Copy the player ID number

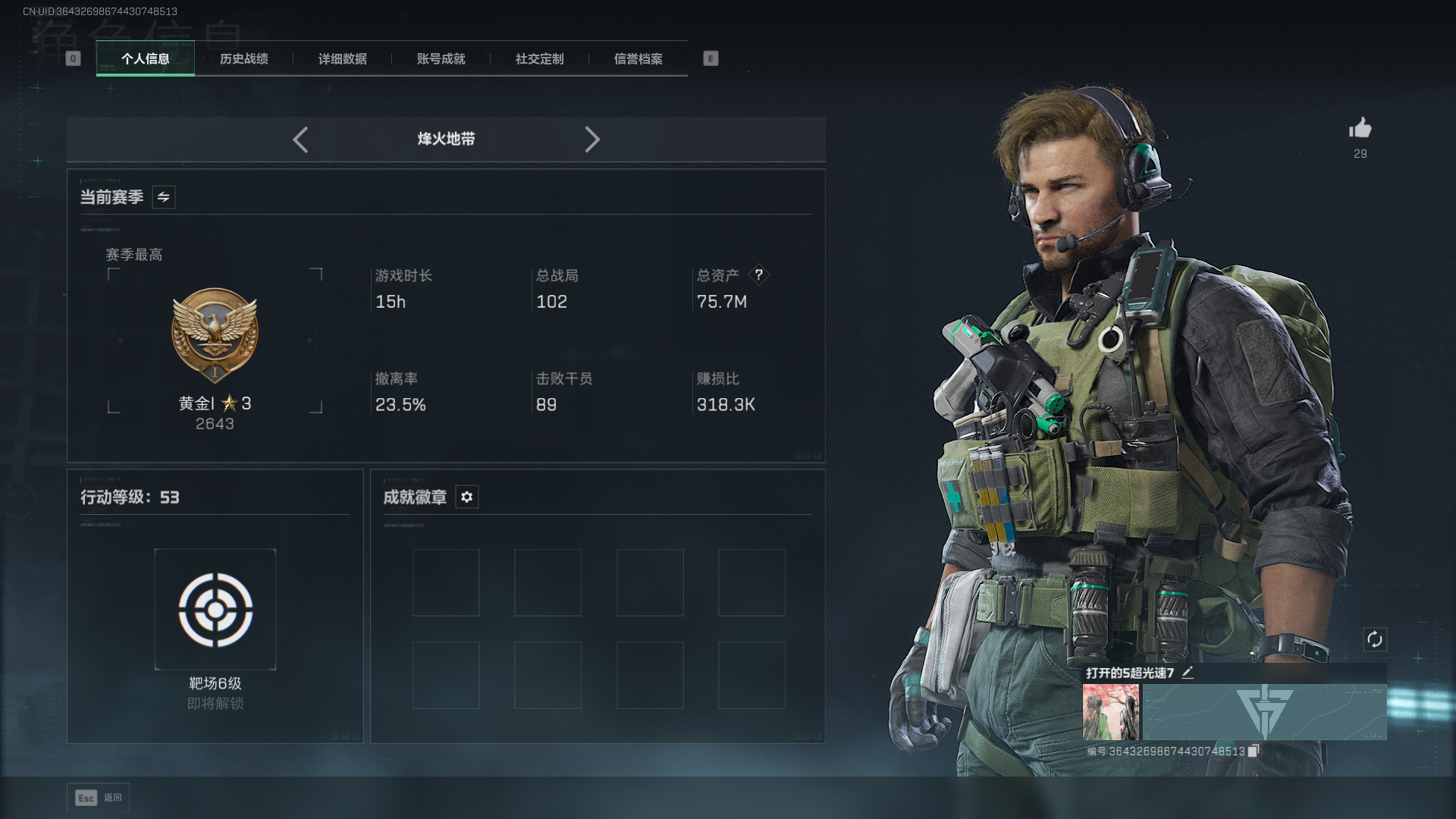1253,751
